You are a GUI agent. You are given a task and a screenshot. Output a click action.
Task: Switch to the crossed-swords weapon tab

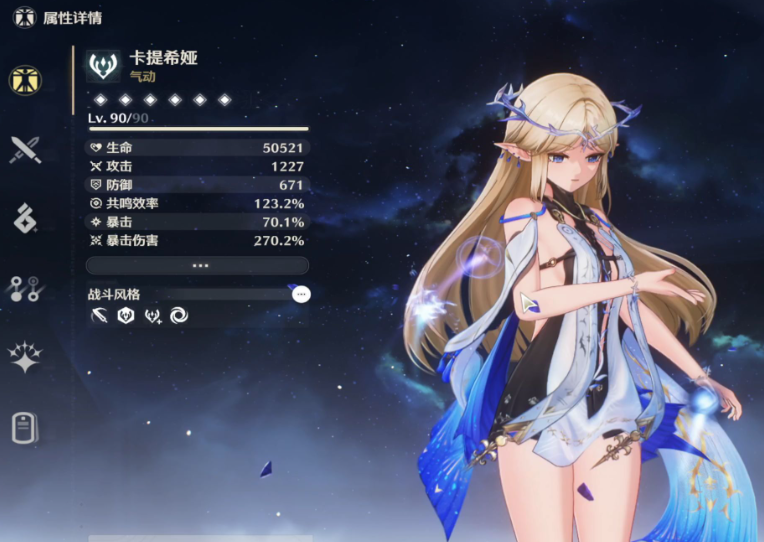pyautogui.click(x=25, y=150)
